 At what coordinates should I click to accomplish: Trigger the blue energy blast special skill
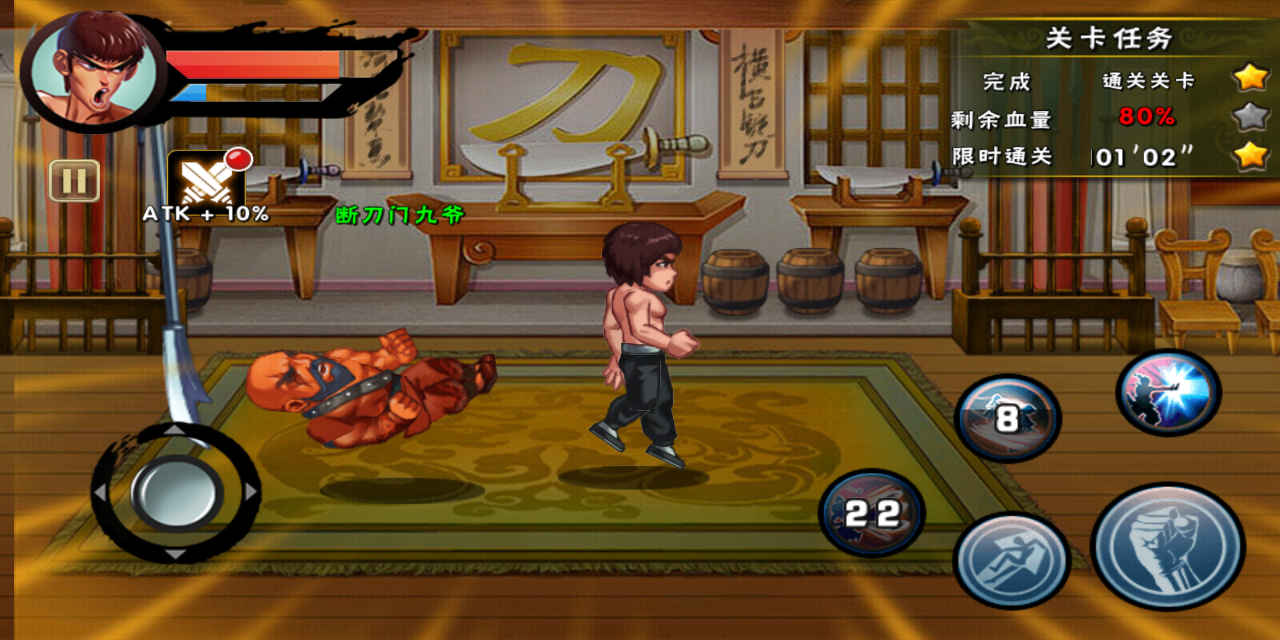1168,391
